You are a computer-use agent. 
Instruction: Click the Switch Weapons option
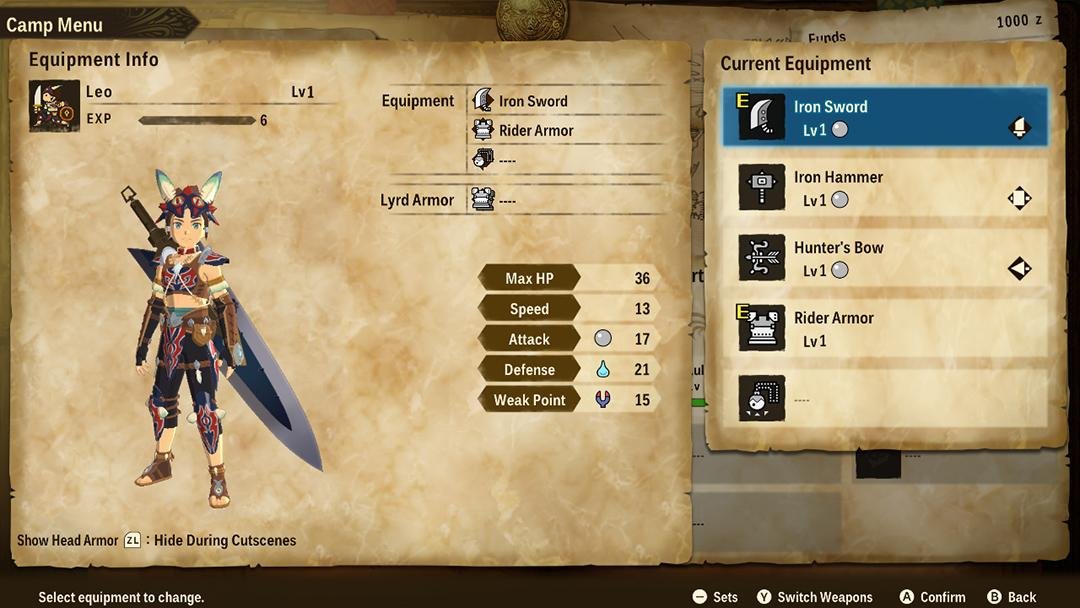point(814,597)
